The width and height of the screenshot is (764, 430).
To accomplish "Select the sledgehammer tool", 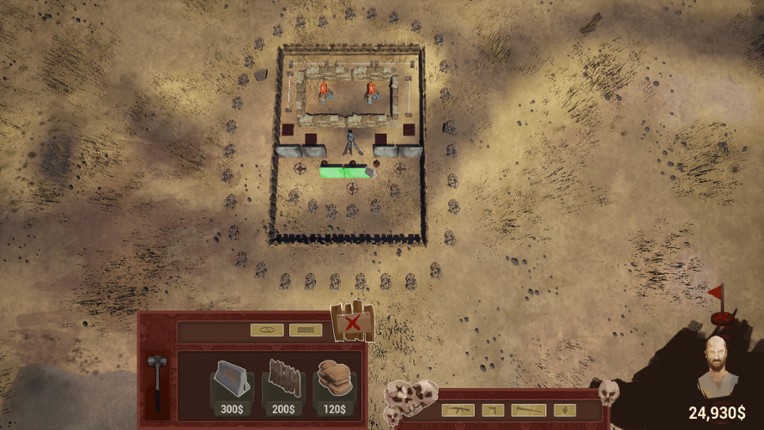I will [156, 381].
